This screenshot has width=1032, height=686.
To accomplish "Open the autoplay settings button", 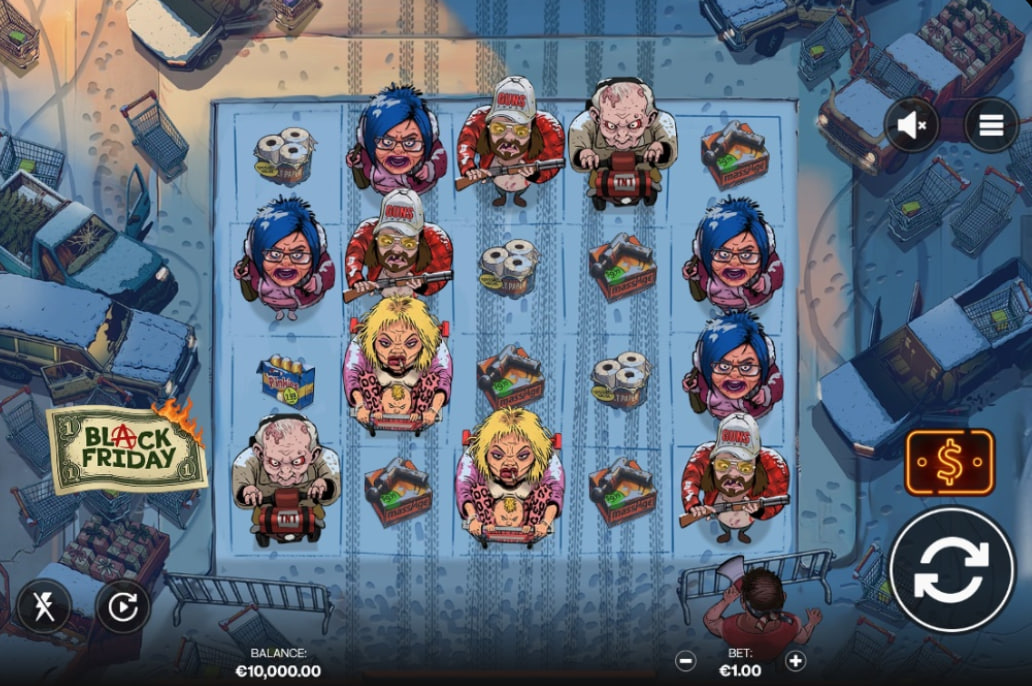I will pos(123,606).
